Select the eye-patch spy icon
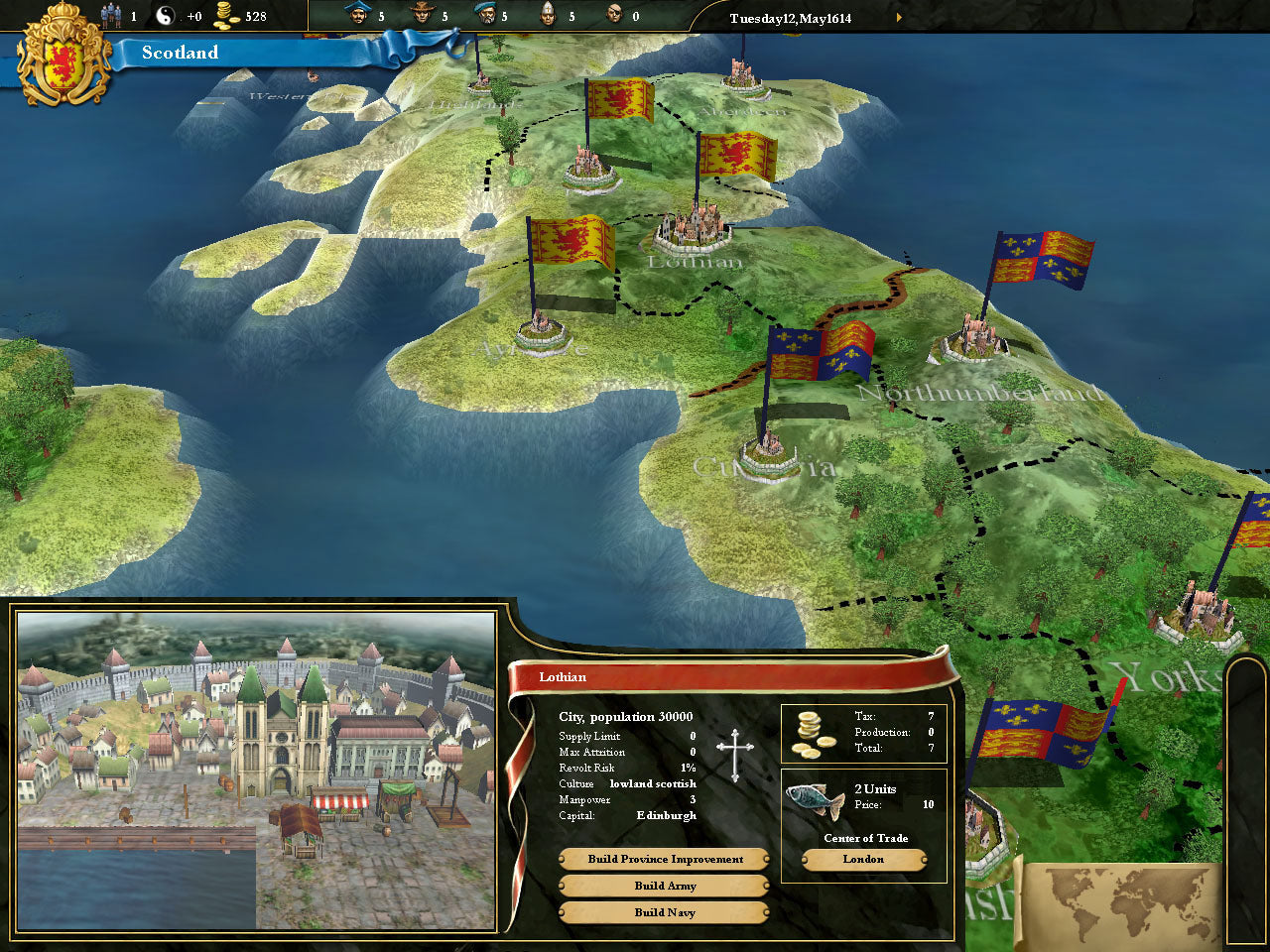 point(614,15)
